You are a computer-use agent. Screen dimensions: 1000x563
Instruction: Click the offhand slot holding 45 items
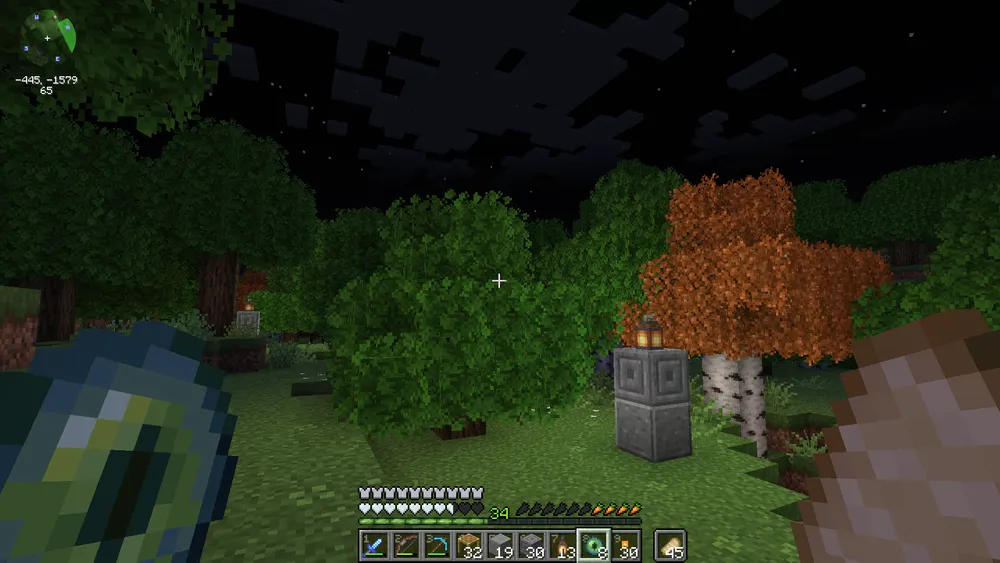[x=670, y=545]
